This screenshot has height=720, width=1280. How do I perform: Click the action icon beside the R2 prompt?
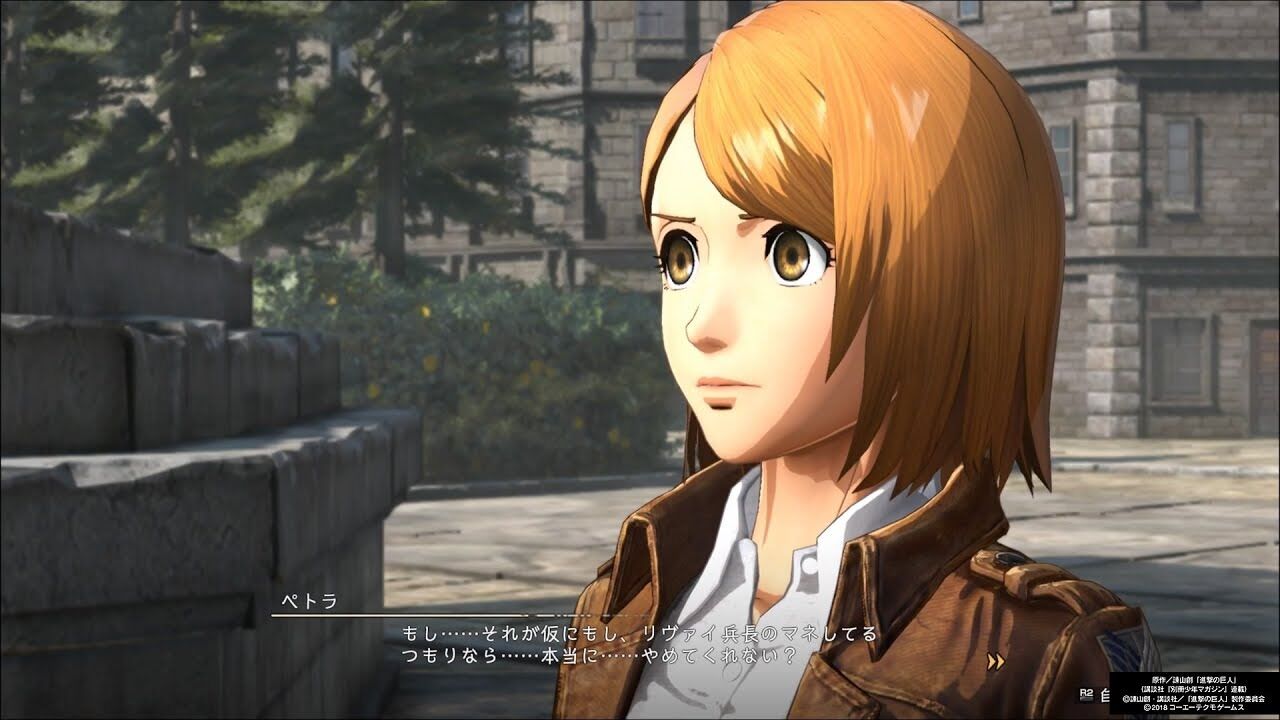click(x=1106, y=694)
